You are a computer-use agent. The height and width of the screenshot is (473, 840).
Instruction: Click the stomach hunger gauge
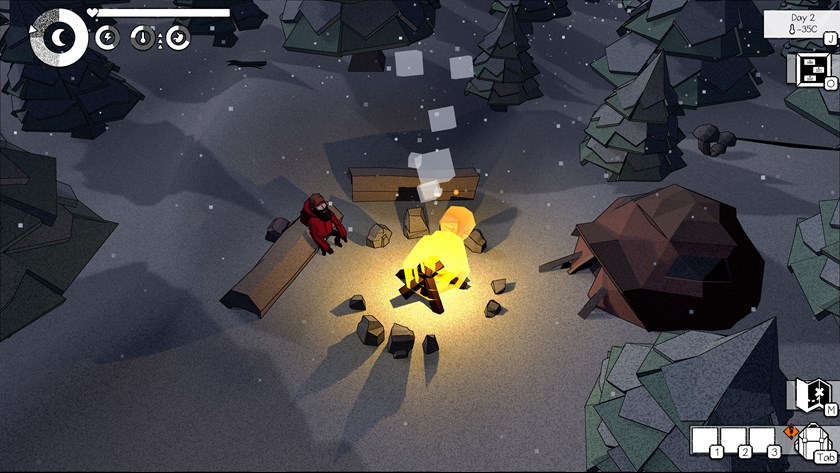(x=178, y=38)
